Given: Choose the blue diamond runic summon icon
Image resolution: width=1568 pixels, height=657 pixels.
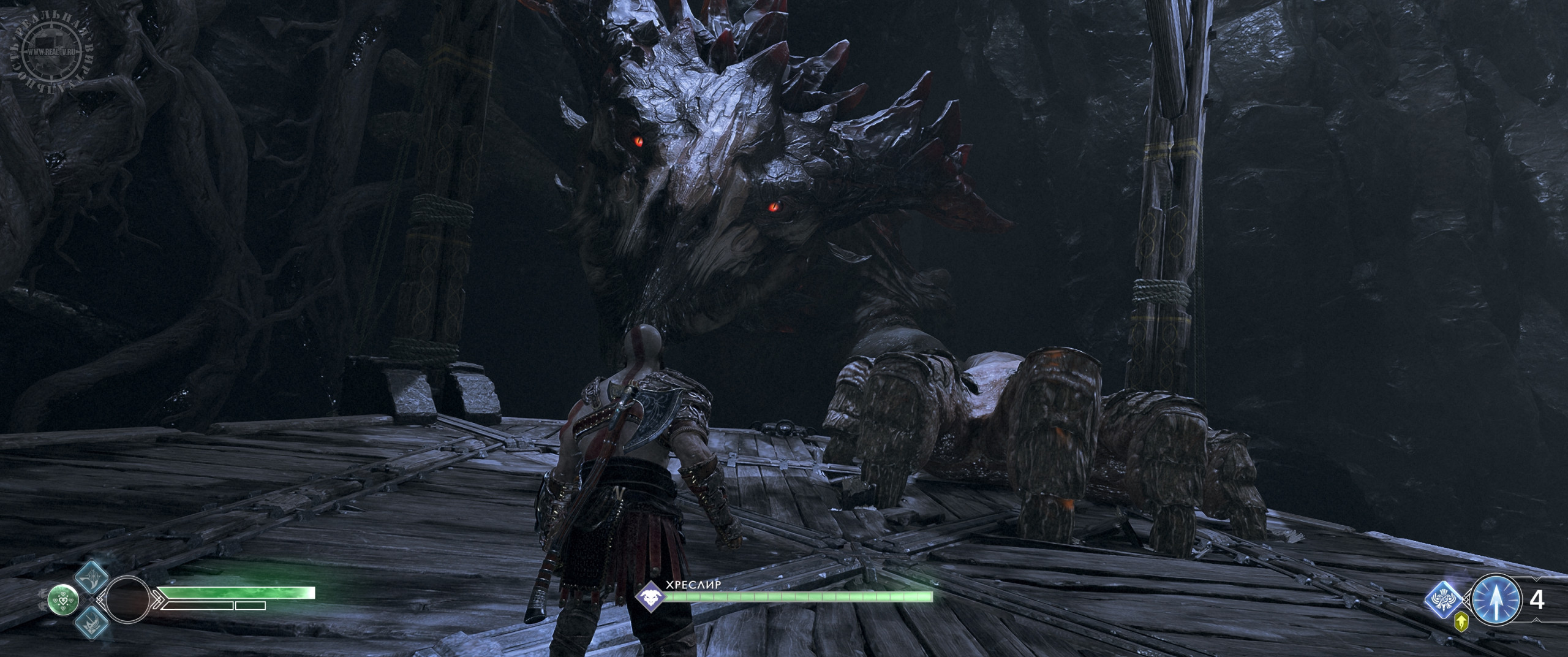Looking at the screenshot, I should click(x=1444, y=601).
